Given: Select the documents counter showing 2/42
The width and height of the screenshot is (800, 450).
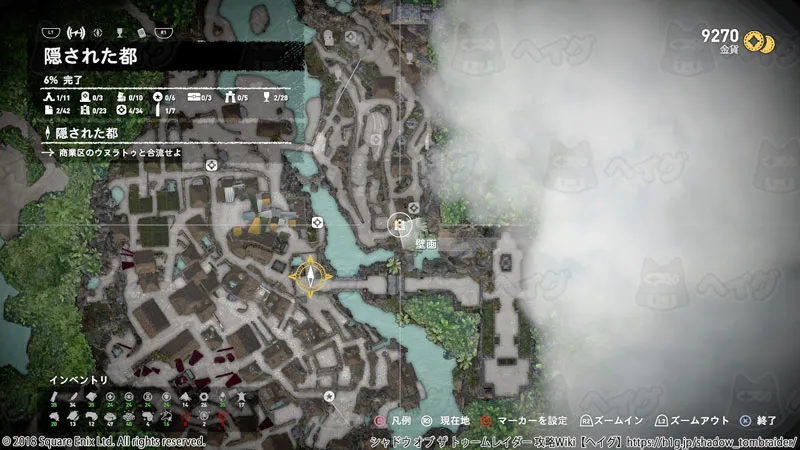Looking at the screenshot, I should (x=56, y=109).
